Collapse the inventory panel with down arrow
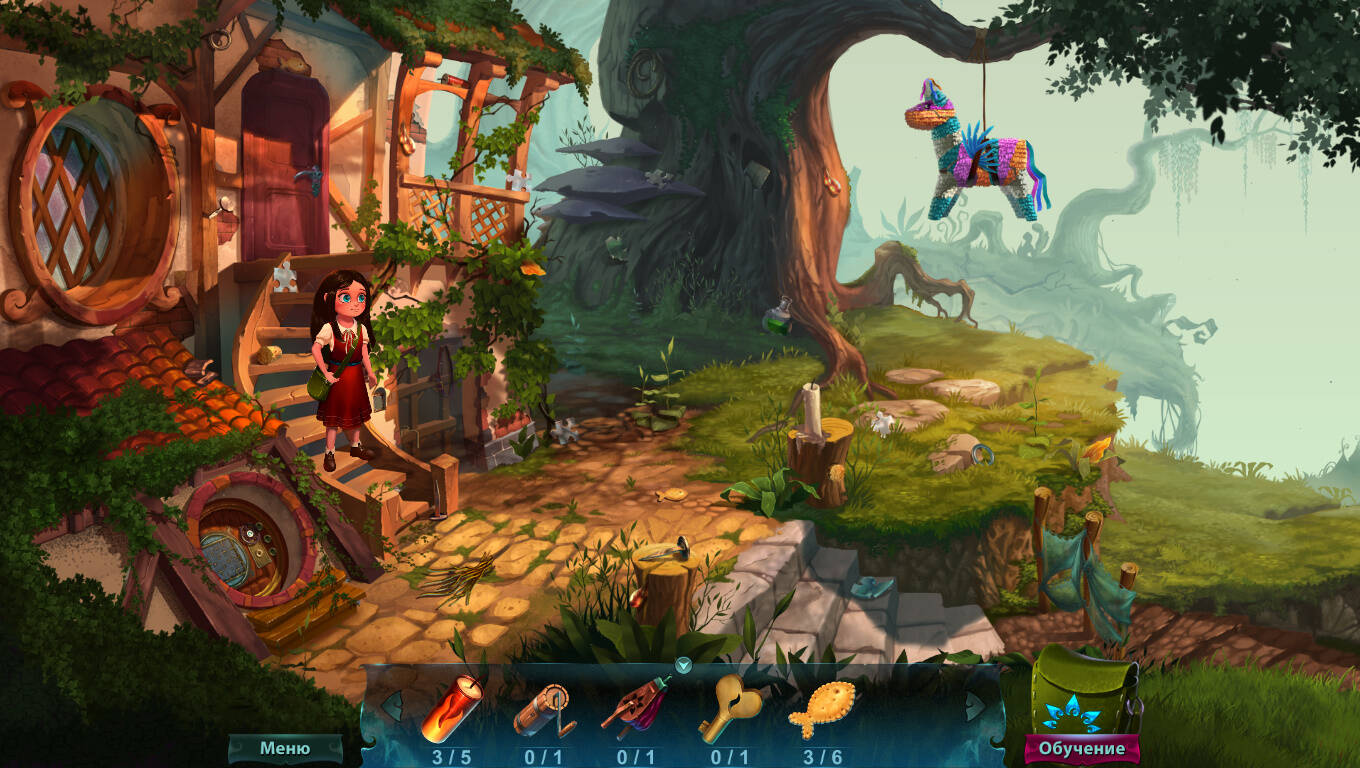1360x768 pixels. pos(683,665)
